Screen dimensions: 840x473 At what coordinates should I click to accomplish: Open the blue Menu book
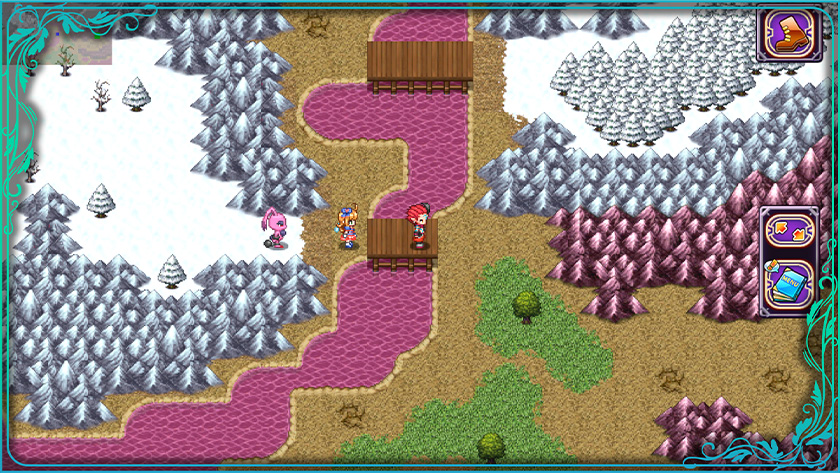789,282
